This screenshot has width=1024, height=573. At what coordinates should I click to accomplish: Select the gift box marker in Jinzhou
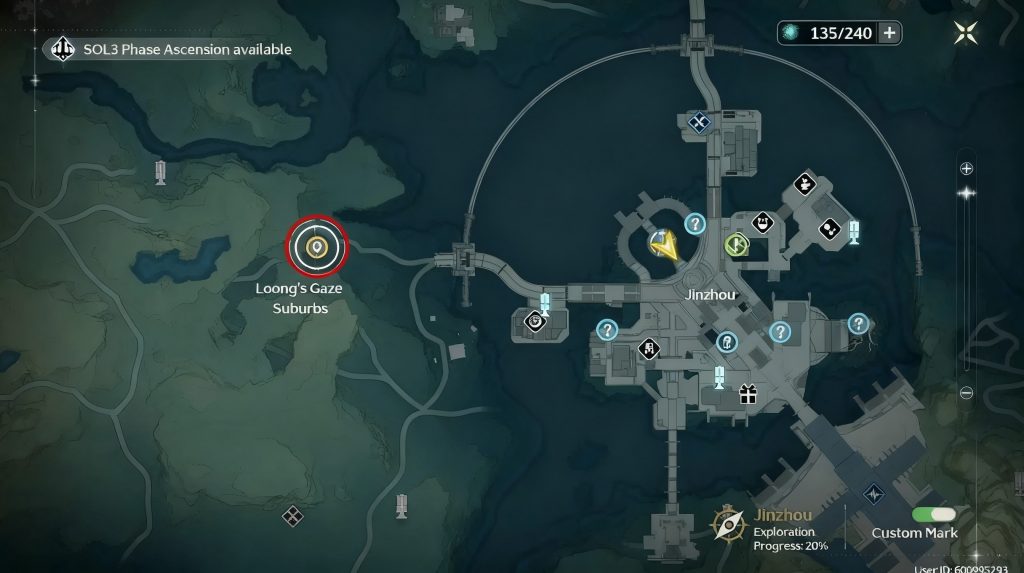748,394
